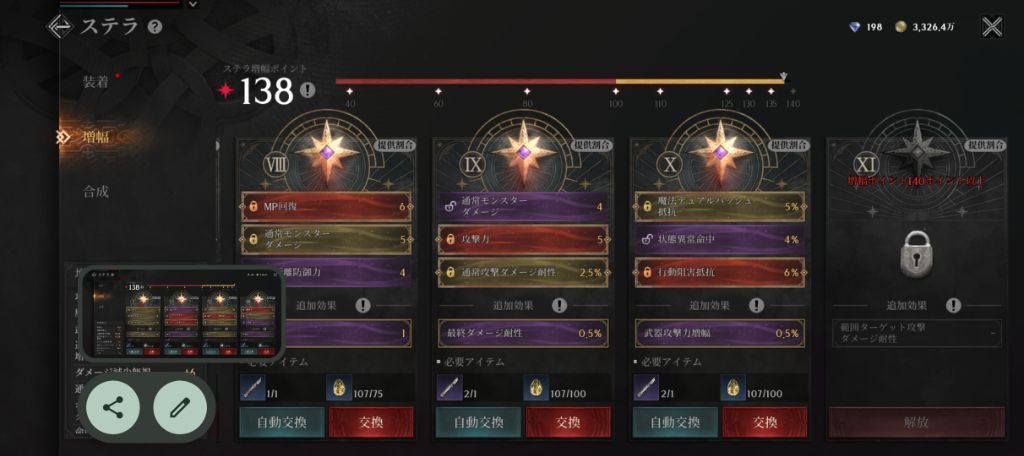Toggle the lock on the MP回復 stat
Image resolution: width=1024 pixels, height=456 pixels.
pos(251,208)
